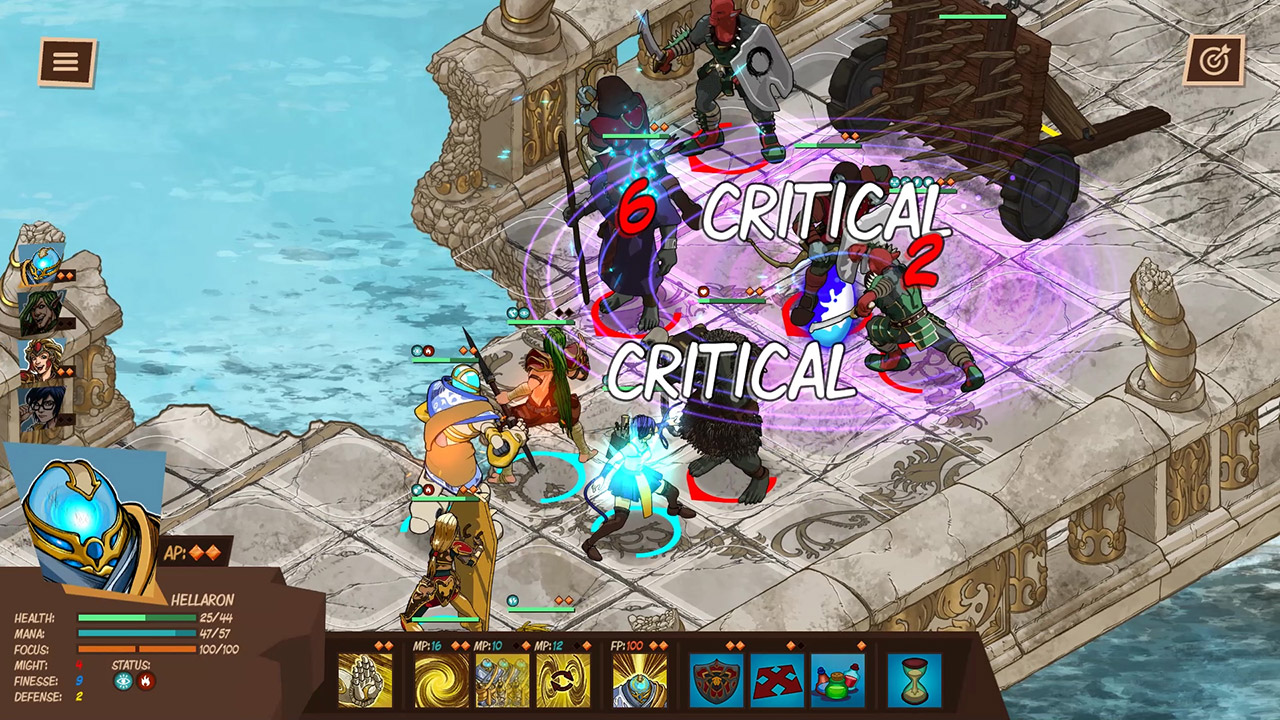Click the target objective button
The width and height of the screenshot is (1280, 720).
(1213, 60)
